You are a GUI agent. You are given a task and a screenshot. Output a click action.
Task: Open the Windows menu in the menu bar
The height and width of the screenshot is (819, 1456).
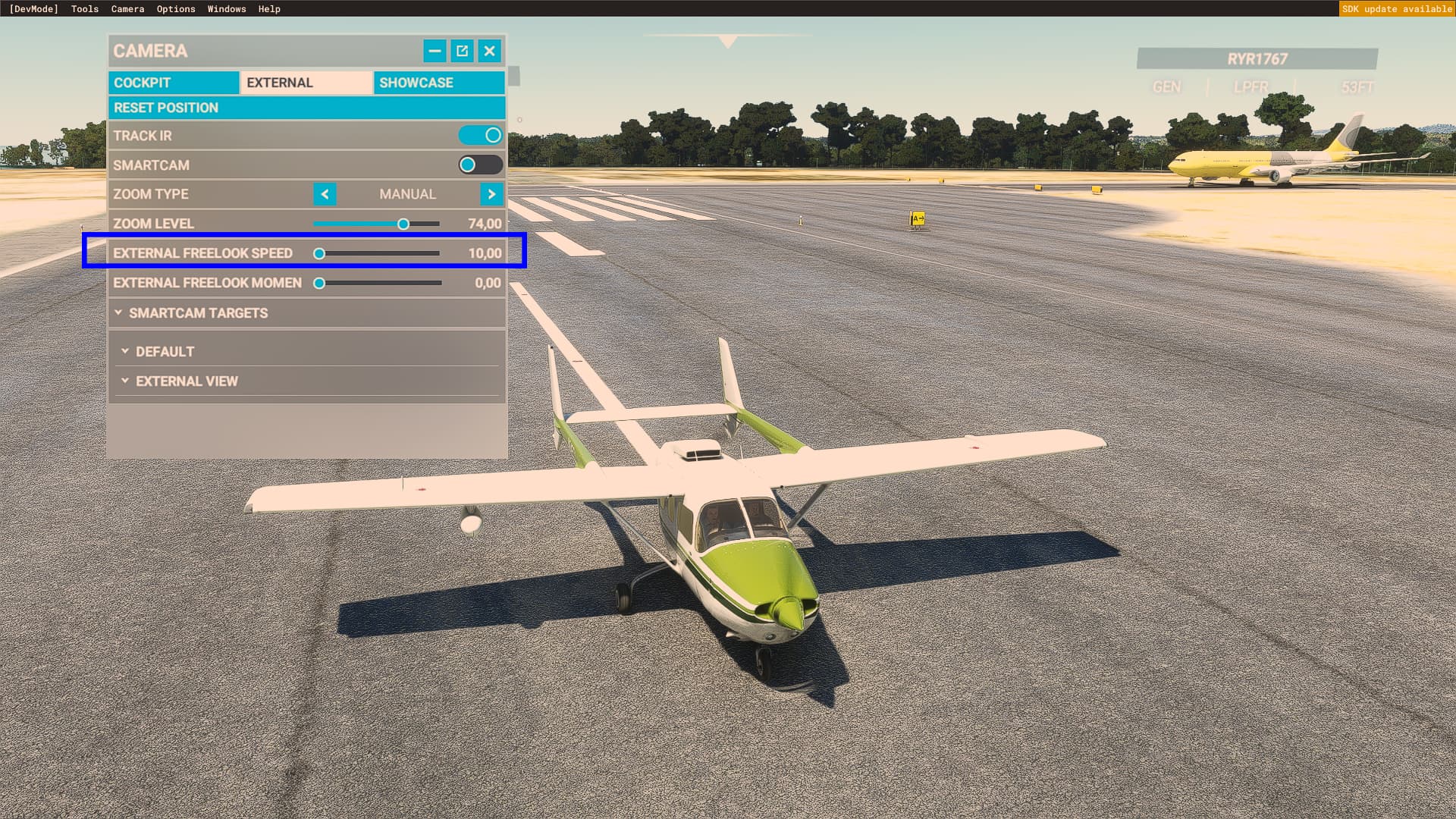(x=226, y=8)
